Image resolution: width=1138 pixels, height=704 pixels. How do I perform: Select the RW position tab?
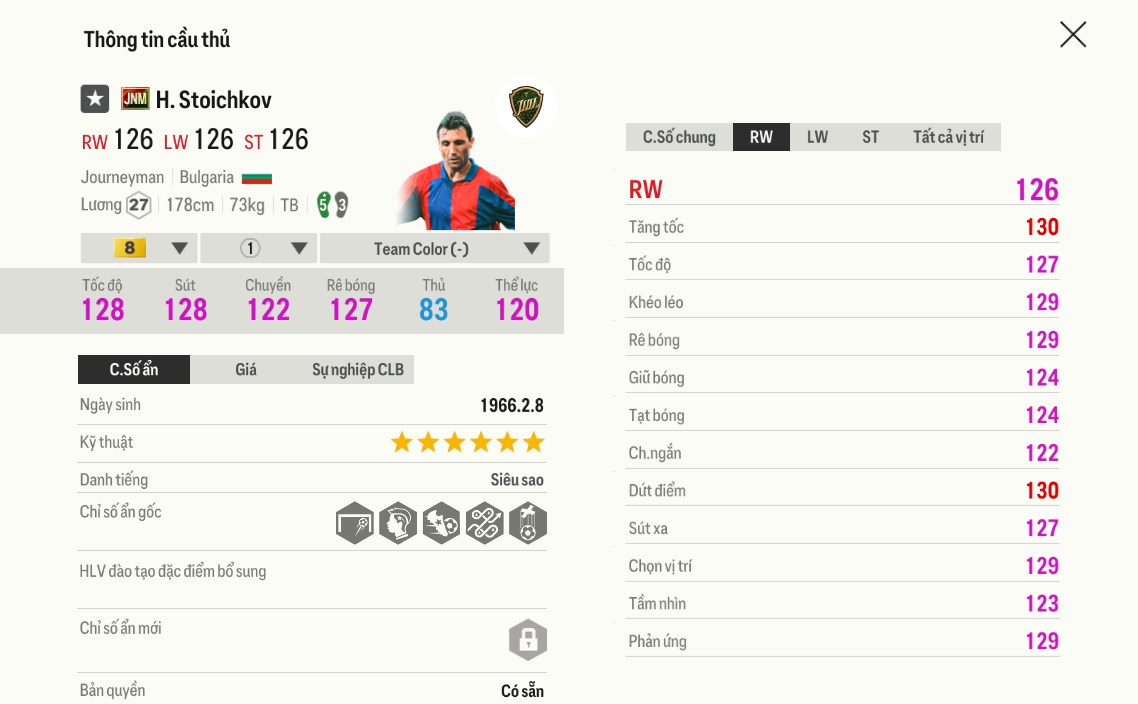coord(761,137)
